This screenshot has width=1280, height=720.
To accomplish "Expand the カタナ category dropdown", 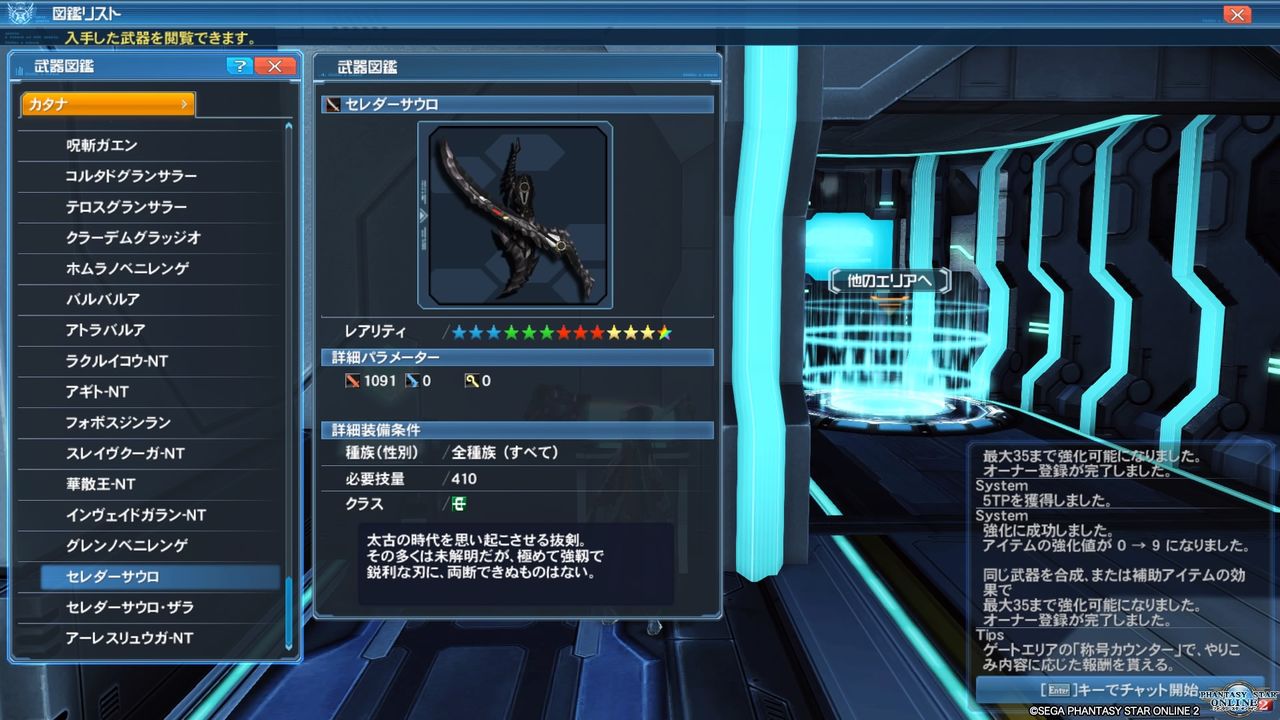I will pos(107,103).
